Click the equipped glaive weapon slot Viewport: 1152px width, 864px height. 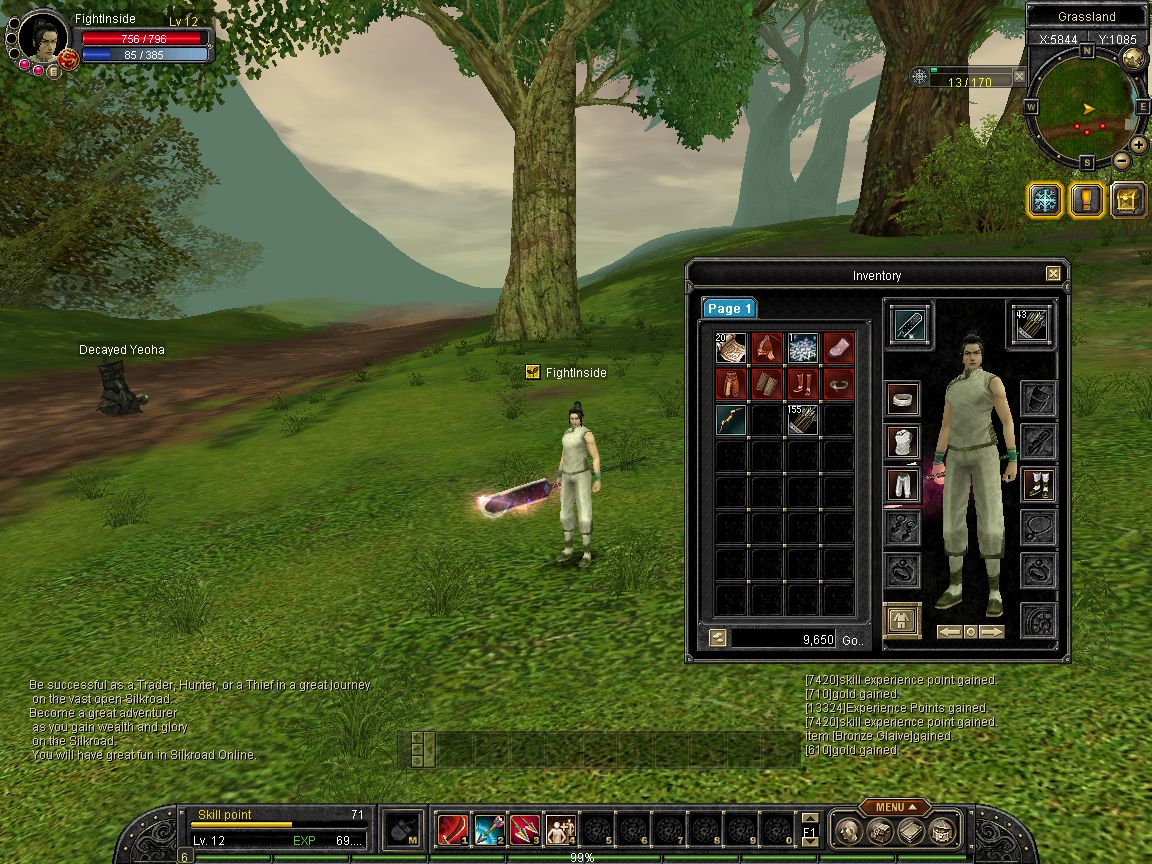coord(910,326)
